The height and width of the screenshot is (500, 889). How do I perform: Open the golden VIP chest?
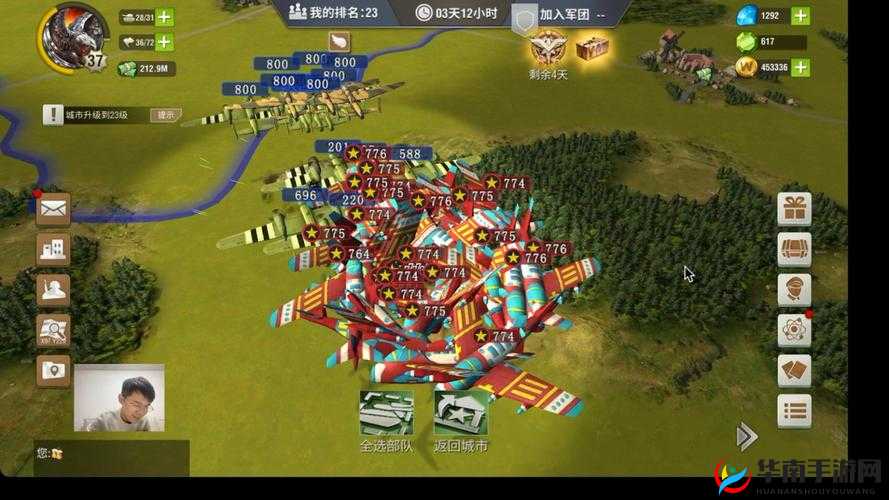(x=592, y=46)
